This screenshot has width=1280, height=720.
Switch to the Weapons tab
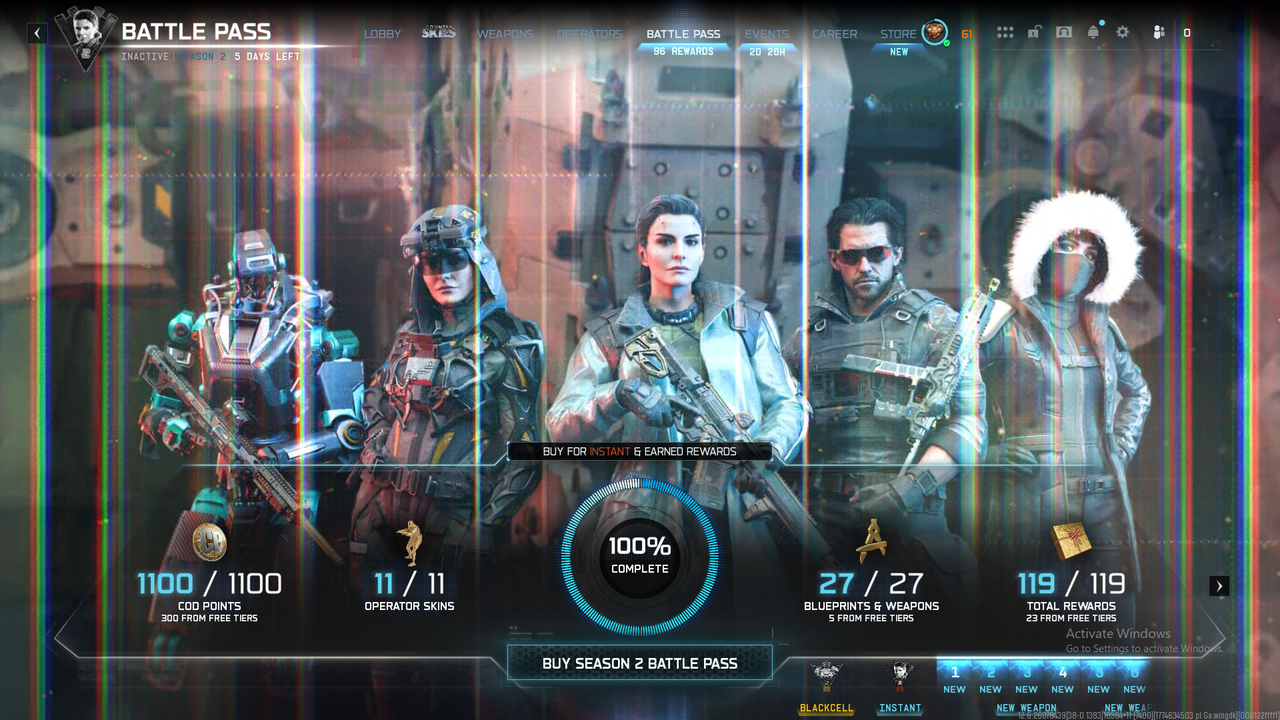(505, 34)
